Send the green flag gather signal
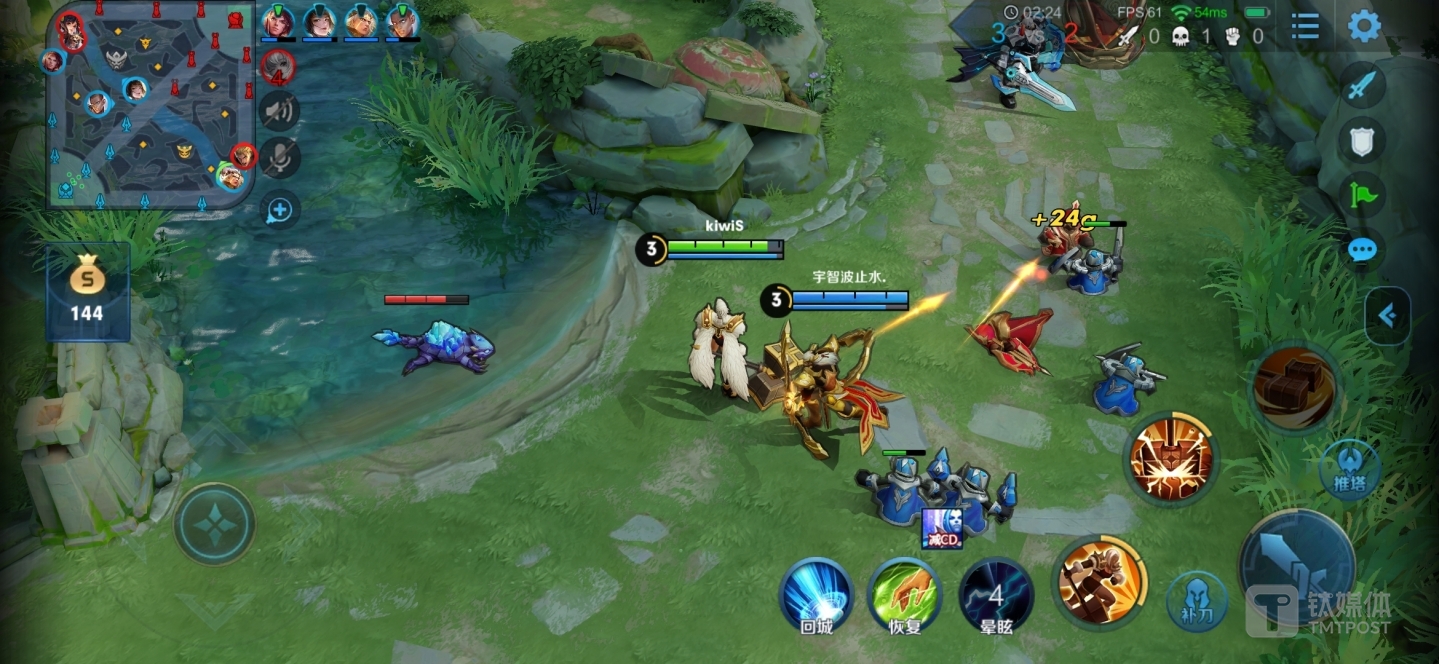The image size is (1439, 664). (1362, 194)
